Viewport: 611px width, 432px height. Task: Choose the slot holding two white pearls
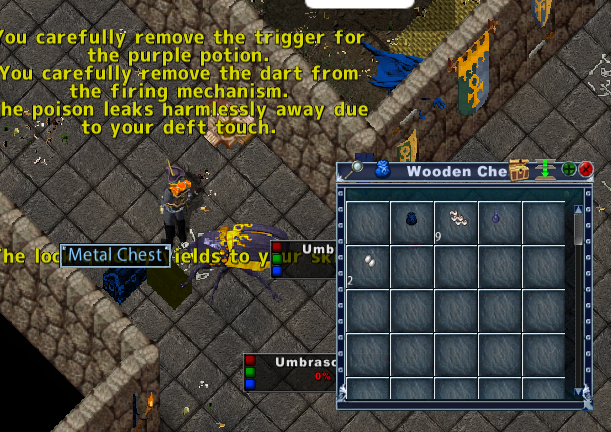click(368, 264)
